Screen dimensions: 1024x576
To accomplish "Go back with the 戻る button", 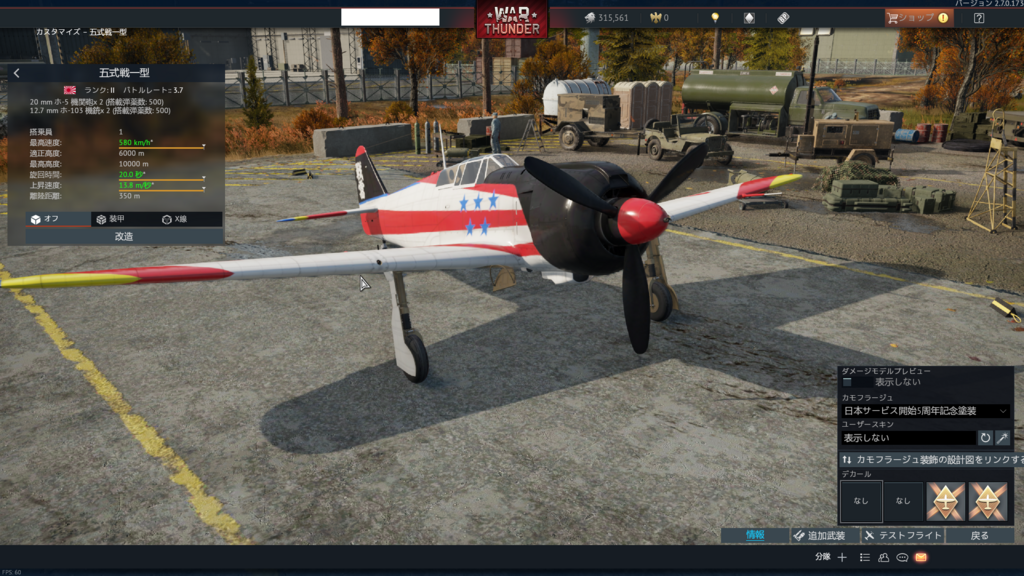I will [980, 536].
